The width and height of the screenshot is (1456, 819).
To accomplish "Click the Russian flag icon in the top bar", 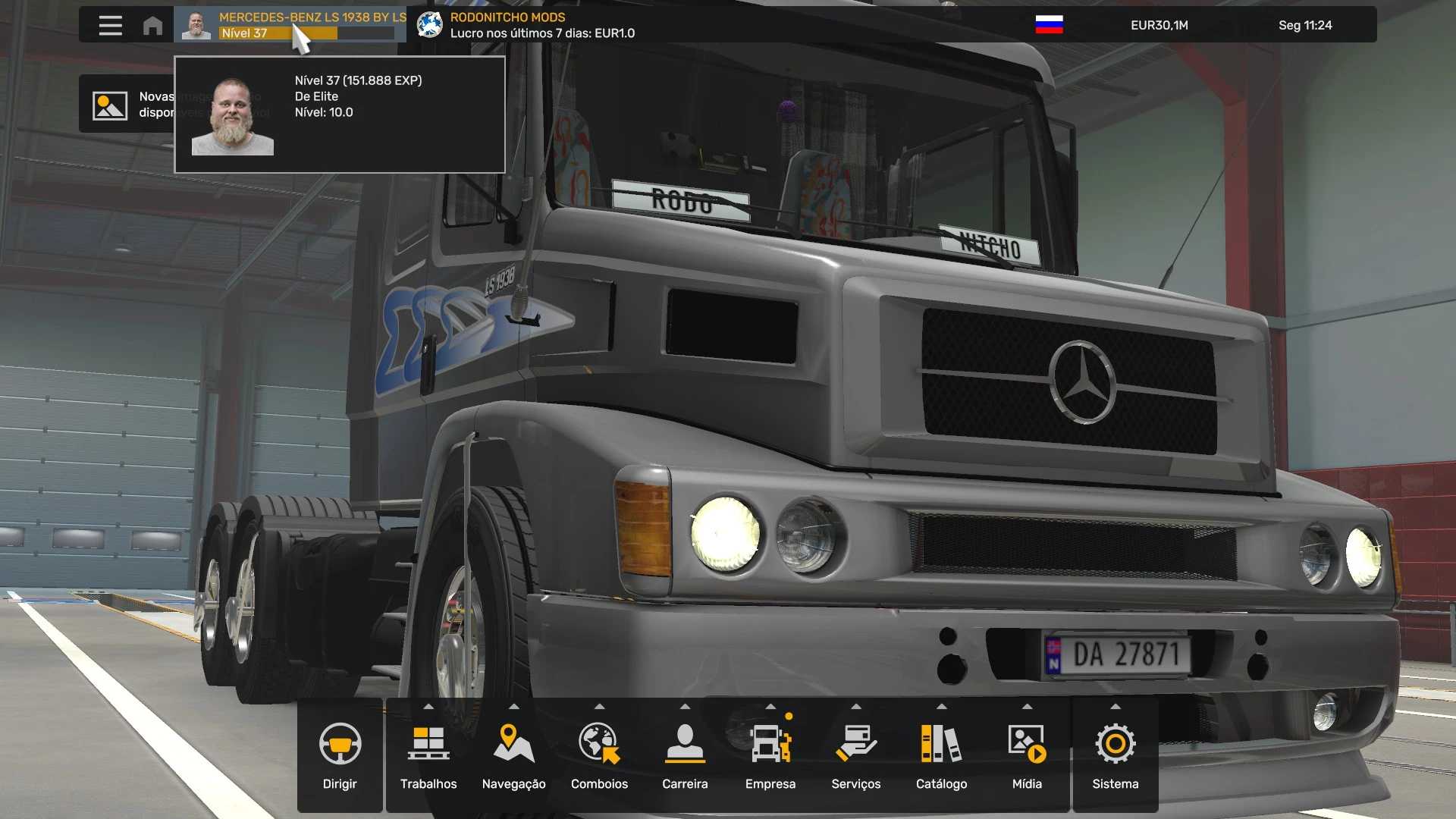I will tap(1049, 25).
